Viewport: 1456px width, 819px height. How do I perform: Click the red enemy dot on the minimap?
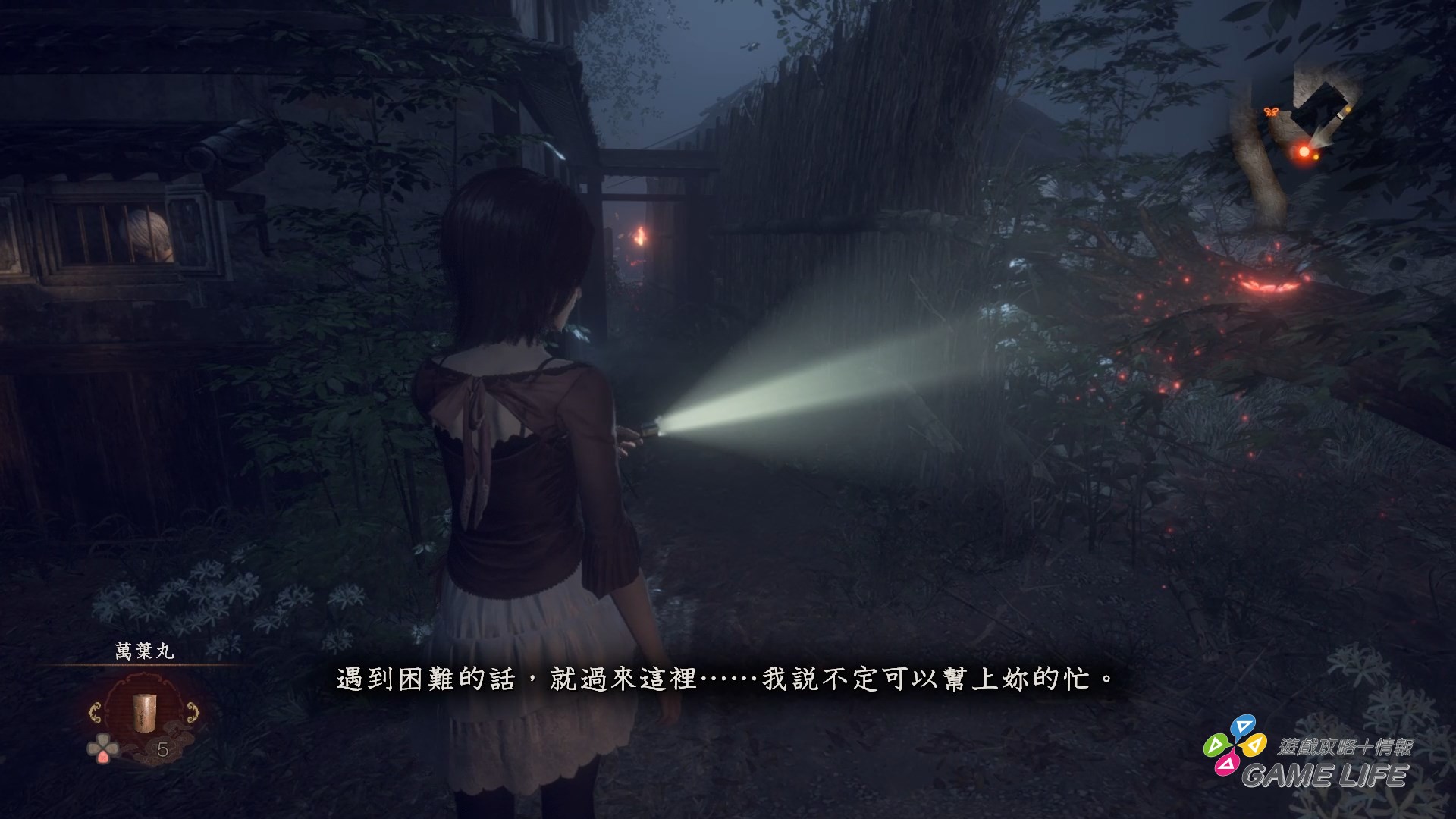[x=1304, y=150]
